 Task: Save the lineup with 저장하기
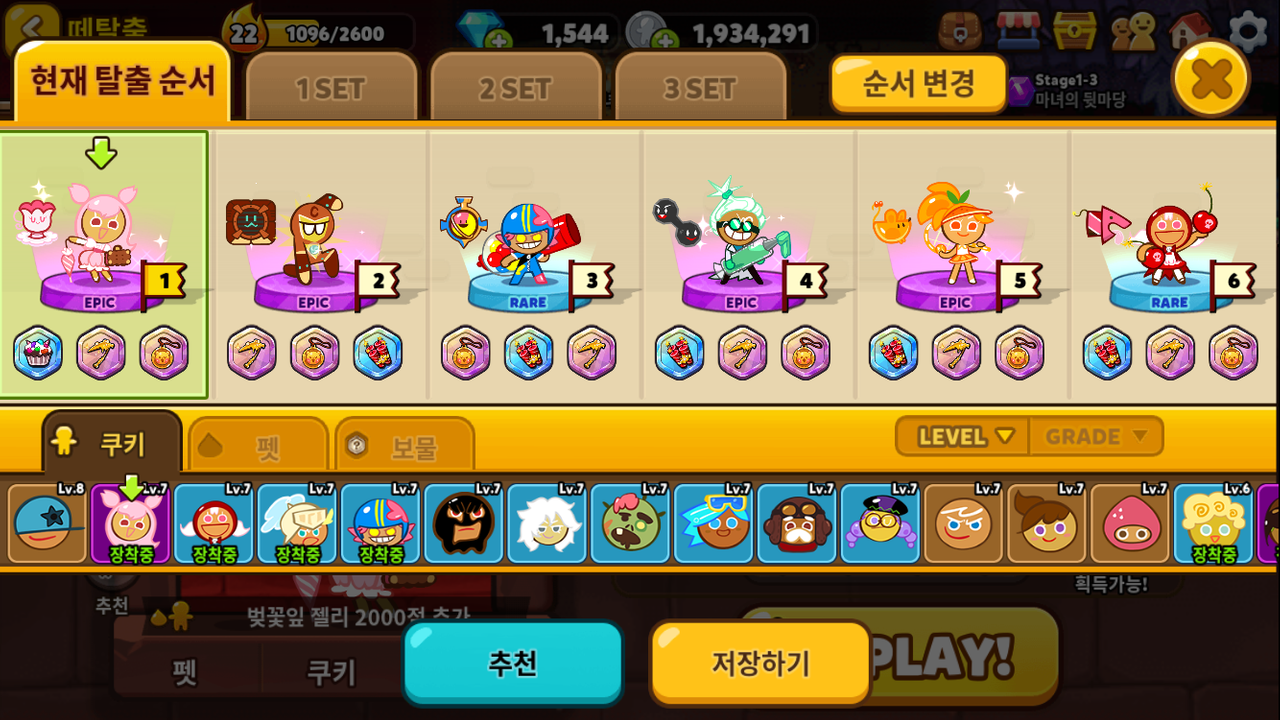click(760, 662)
